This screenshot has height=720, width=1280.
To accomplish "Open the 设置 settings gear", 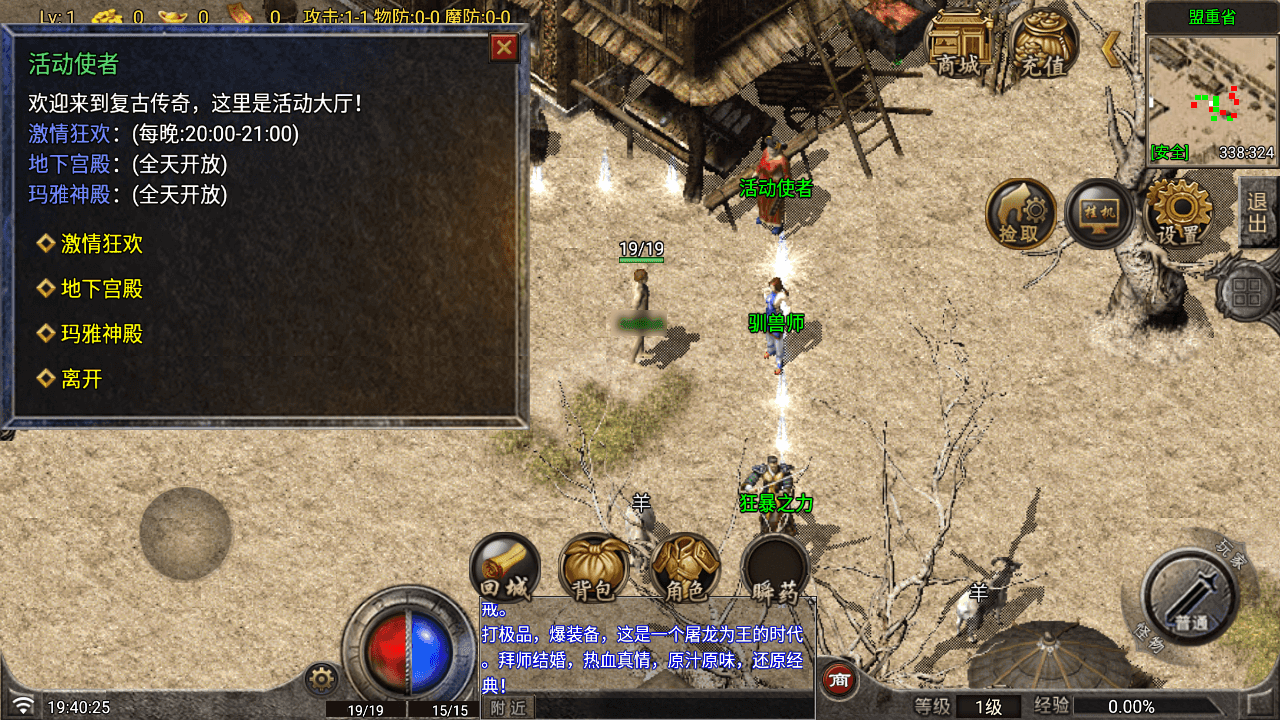I will [1178, 213].
